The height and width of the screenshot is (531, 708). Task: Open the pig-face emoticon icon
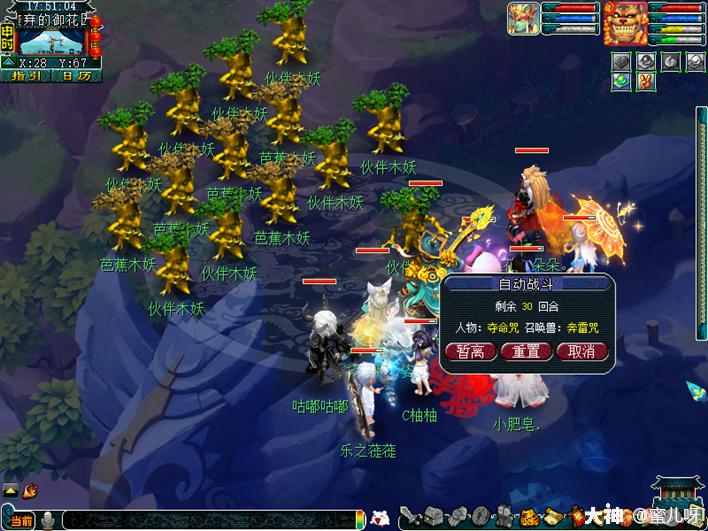click(380, 518)
